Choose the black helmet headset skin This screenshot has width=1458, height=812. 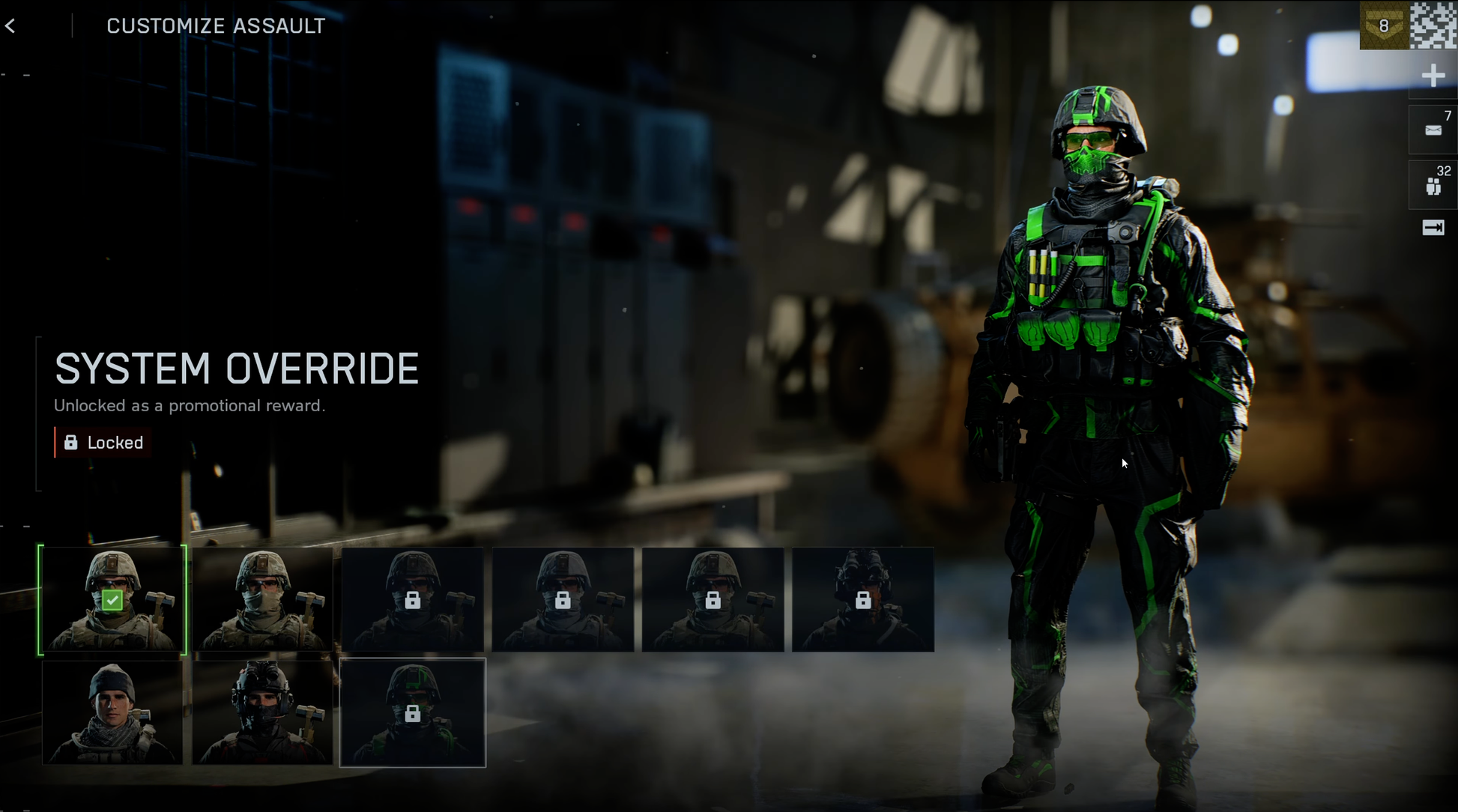pyautogui.click(x=262, y=712)
